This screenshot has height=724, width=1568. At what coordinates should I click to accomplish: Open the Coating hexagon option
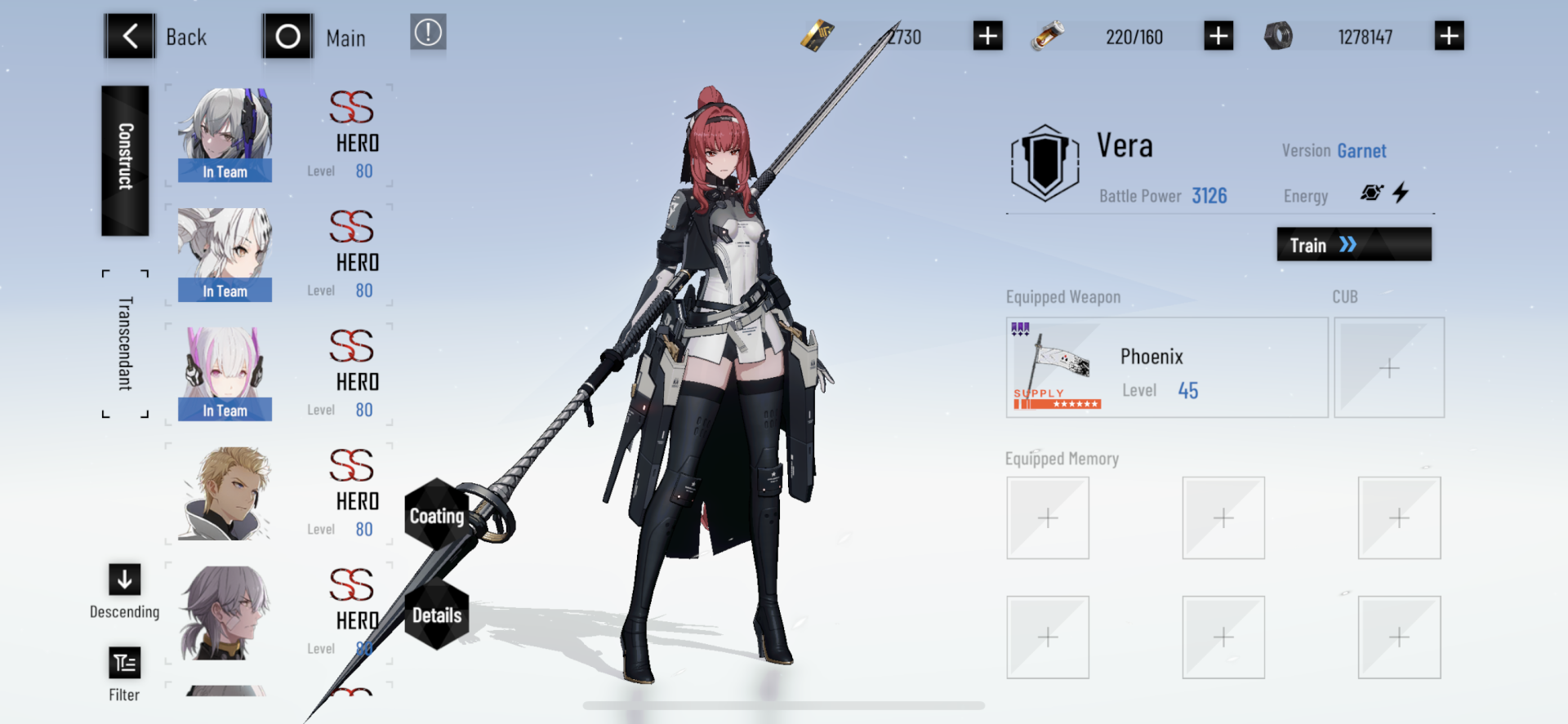pos(439,515)
